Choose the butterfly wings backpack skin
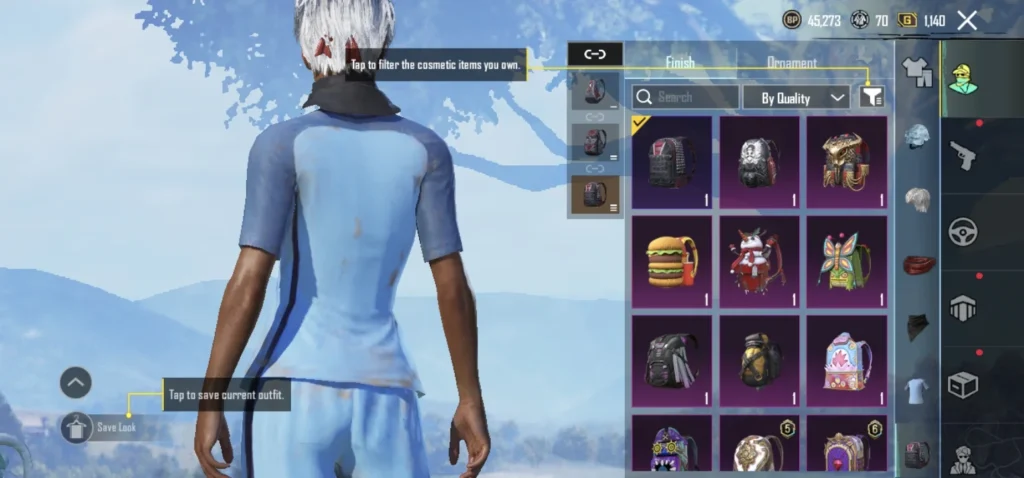Screen dimensions: 1024x478 pos(847,263)
